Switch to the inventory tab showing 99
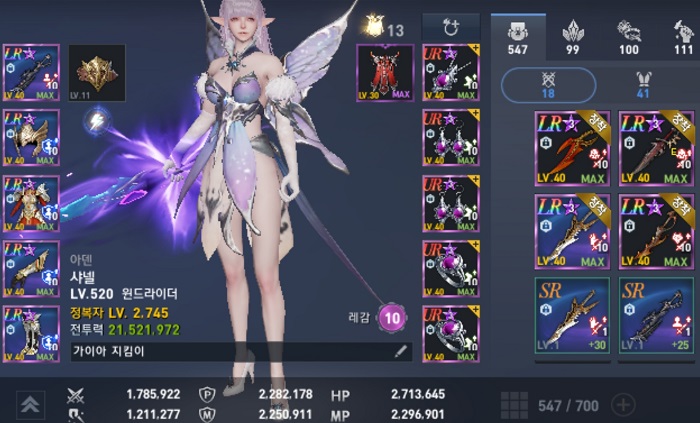The height and width of the screenshot is (423, 700). pyautogui.click(x=574, y=36)
